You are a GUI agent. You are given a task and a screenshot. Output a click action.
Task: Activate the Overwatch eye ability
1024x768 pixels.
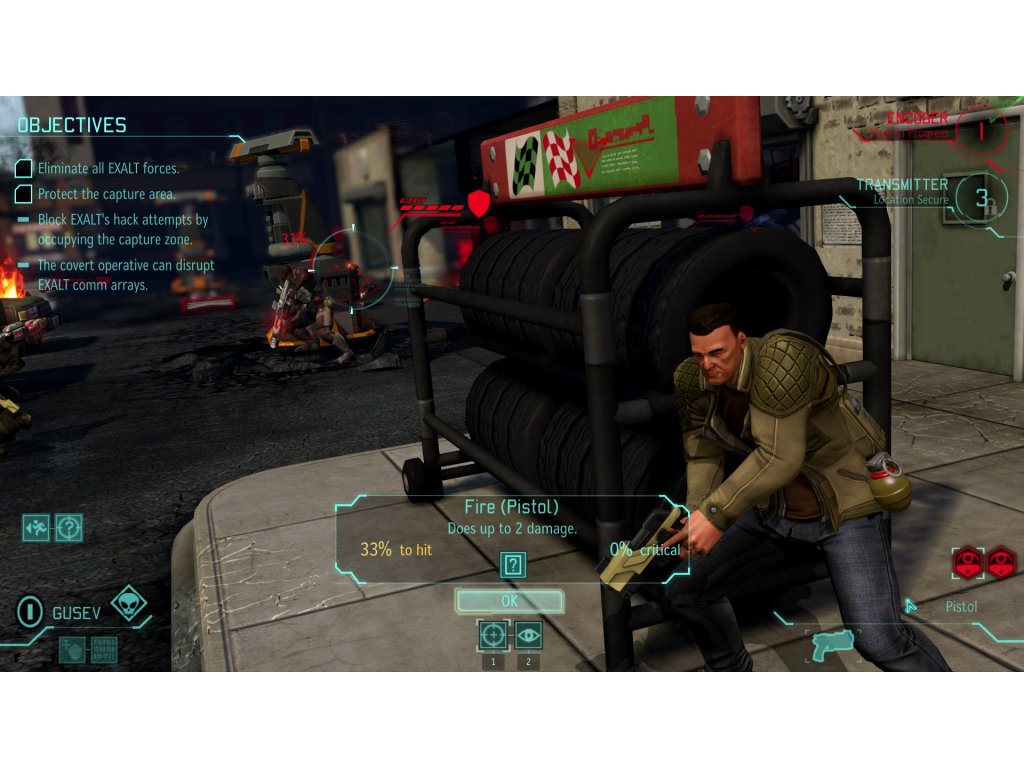point(528,634)
